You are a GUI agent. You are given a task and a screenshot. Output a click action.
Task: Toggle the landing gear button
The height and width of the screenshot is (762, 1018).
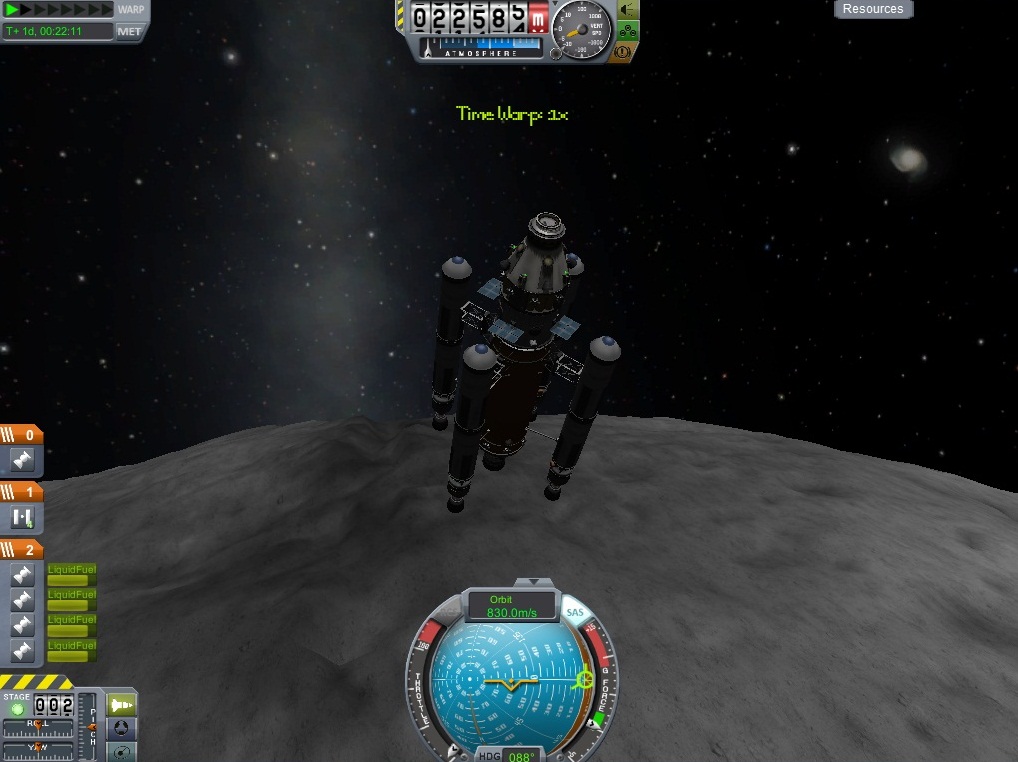point(629,30)
